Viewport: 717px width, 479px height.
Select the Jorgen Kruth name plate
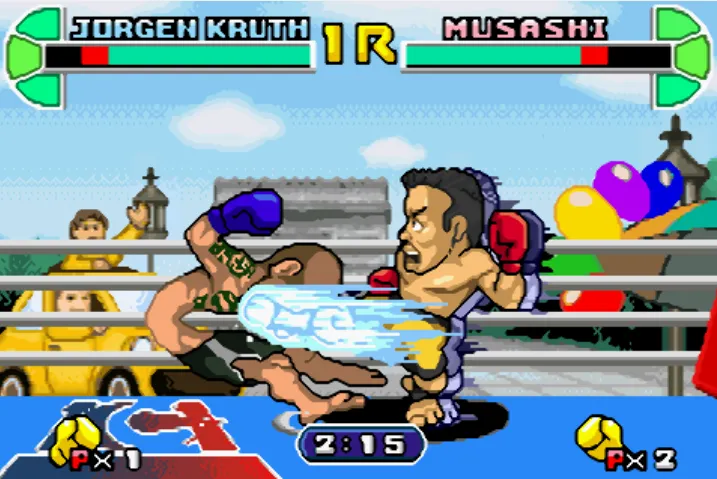point(189,28)
